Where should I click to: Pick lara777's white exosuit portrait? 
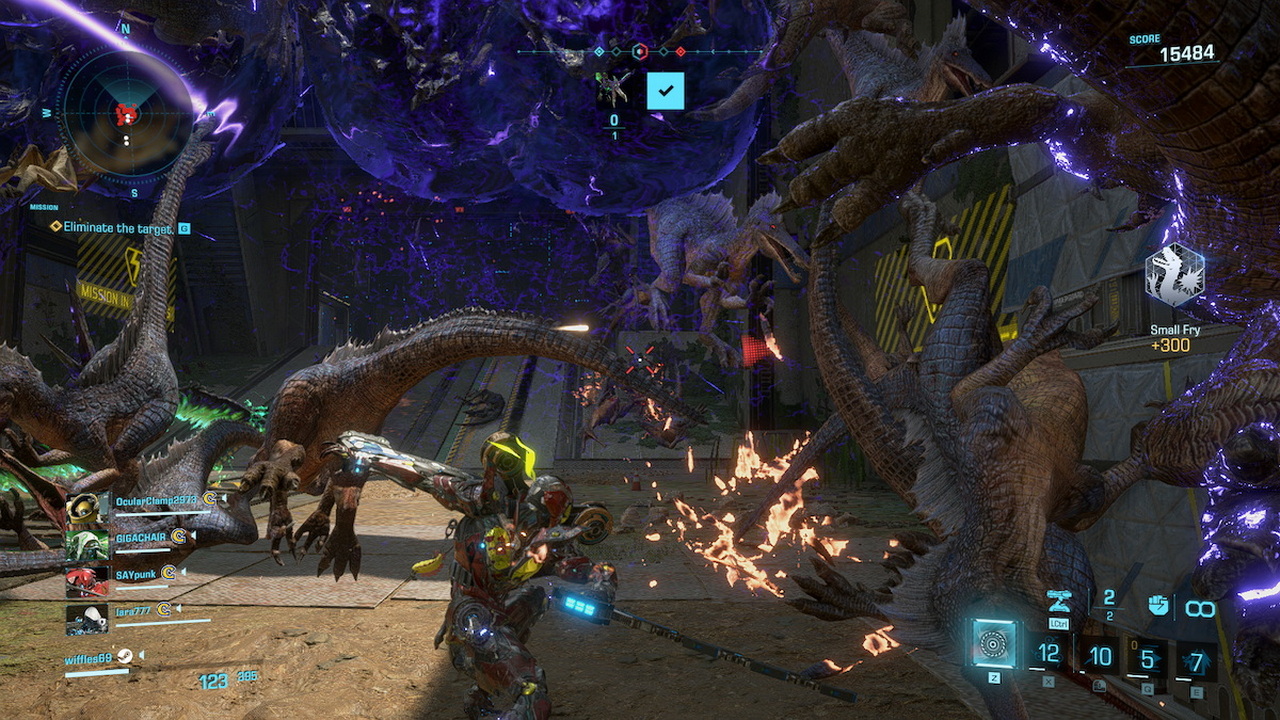(x=86, y=619)
